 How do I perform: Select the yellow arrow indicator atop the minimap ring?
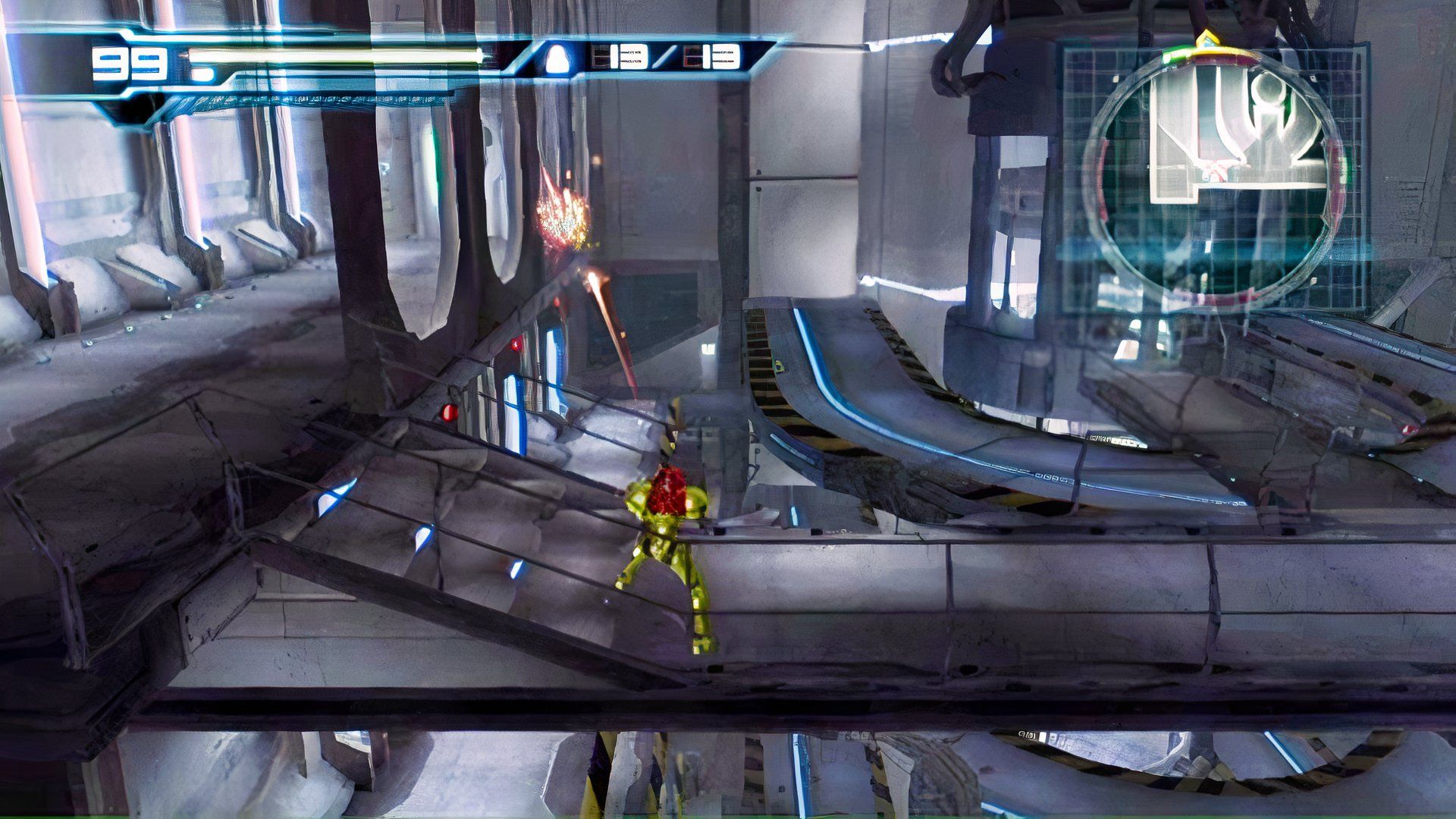tap(1208, 38)
